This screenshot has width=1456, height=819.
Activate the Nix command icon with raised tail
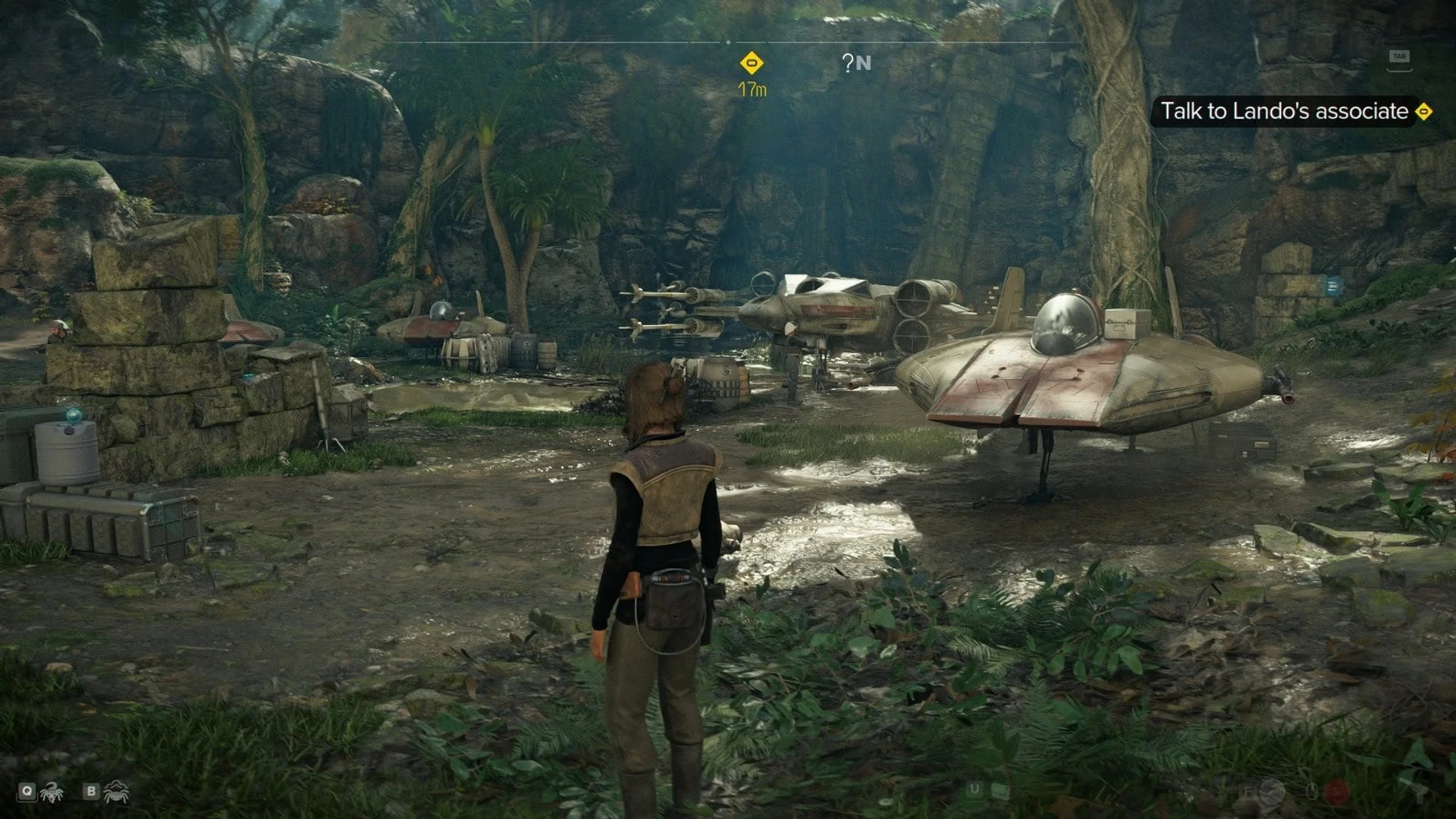(x=52, y=792)
